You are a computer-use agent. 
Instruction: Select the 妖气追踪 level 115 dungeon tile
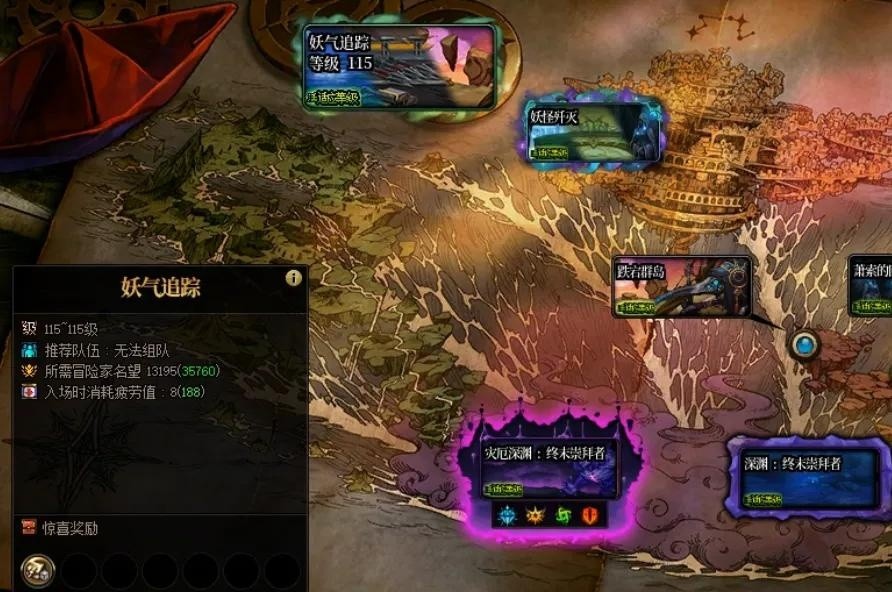pyautogui.click(x=401, y=67)
